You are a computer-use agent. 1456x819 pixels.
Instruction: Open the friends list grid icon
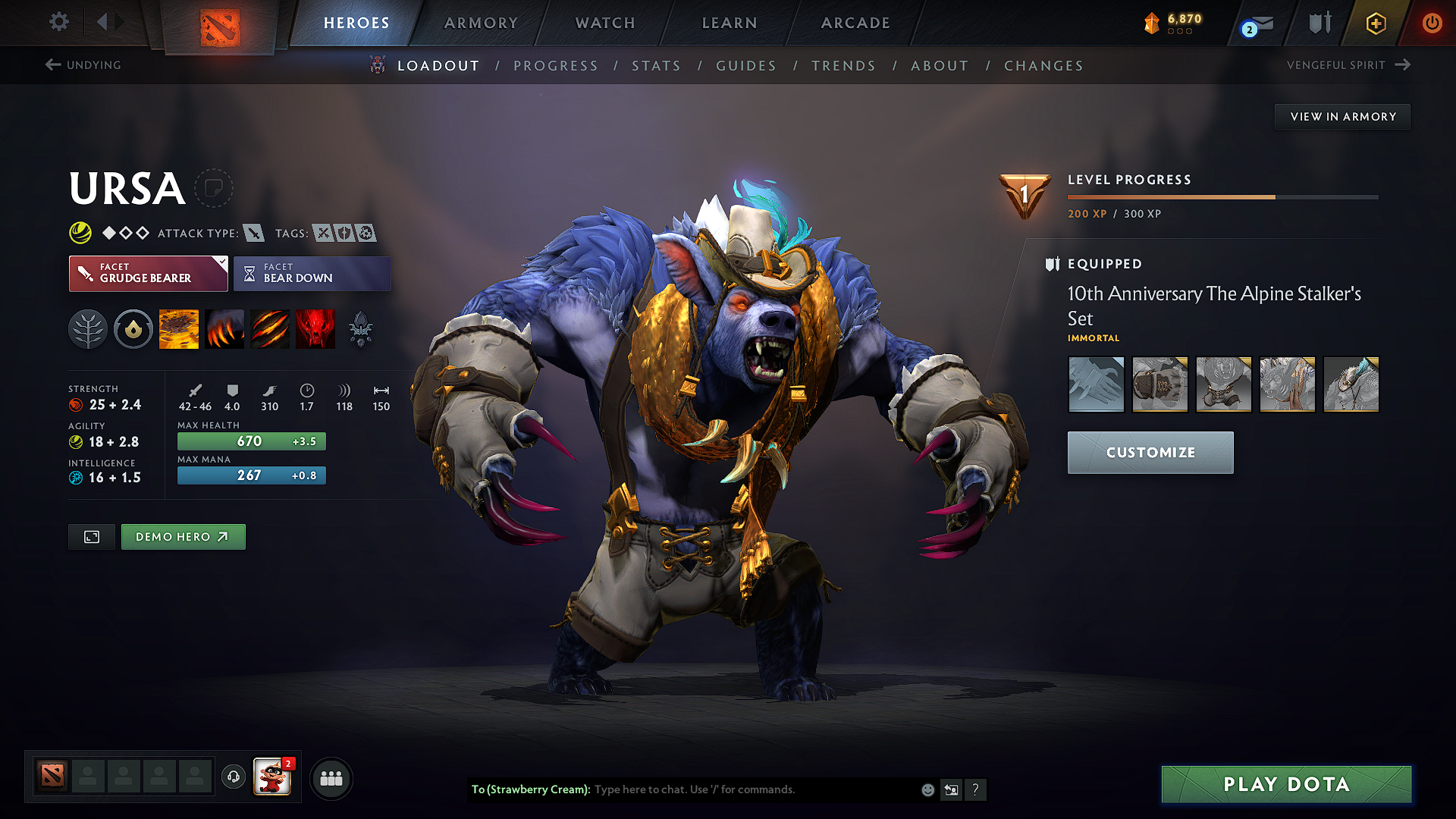click(x=331, y=778)
